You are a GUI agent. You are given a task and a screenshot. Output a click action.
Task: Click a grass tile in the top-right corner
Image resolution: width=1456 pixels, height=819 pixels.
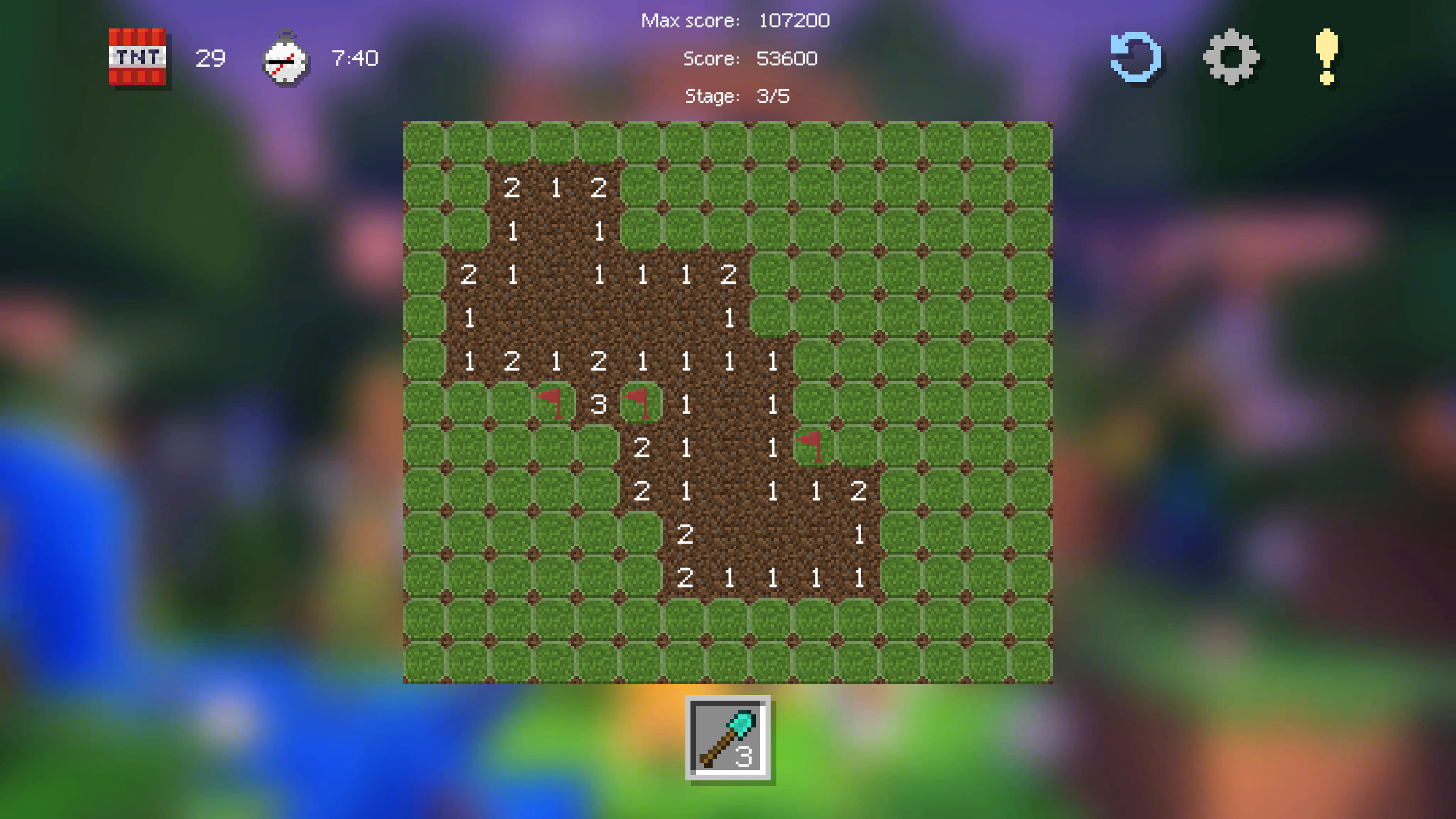click(x=1029, y=142)
